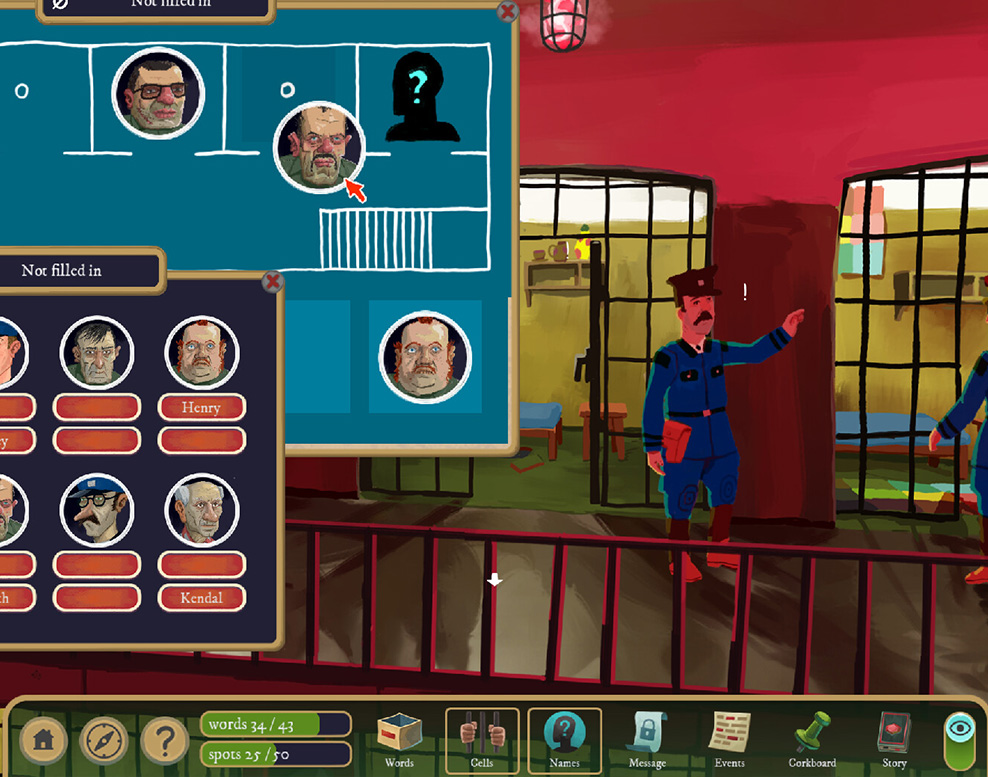Viewport: 988px width, 777px height.
Task: Select the white-haired old man portrait
Action: 202,510
